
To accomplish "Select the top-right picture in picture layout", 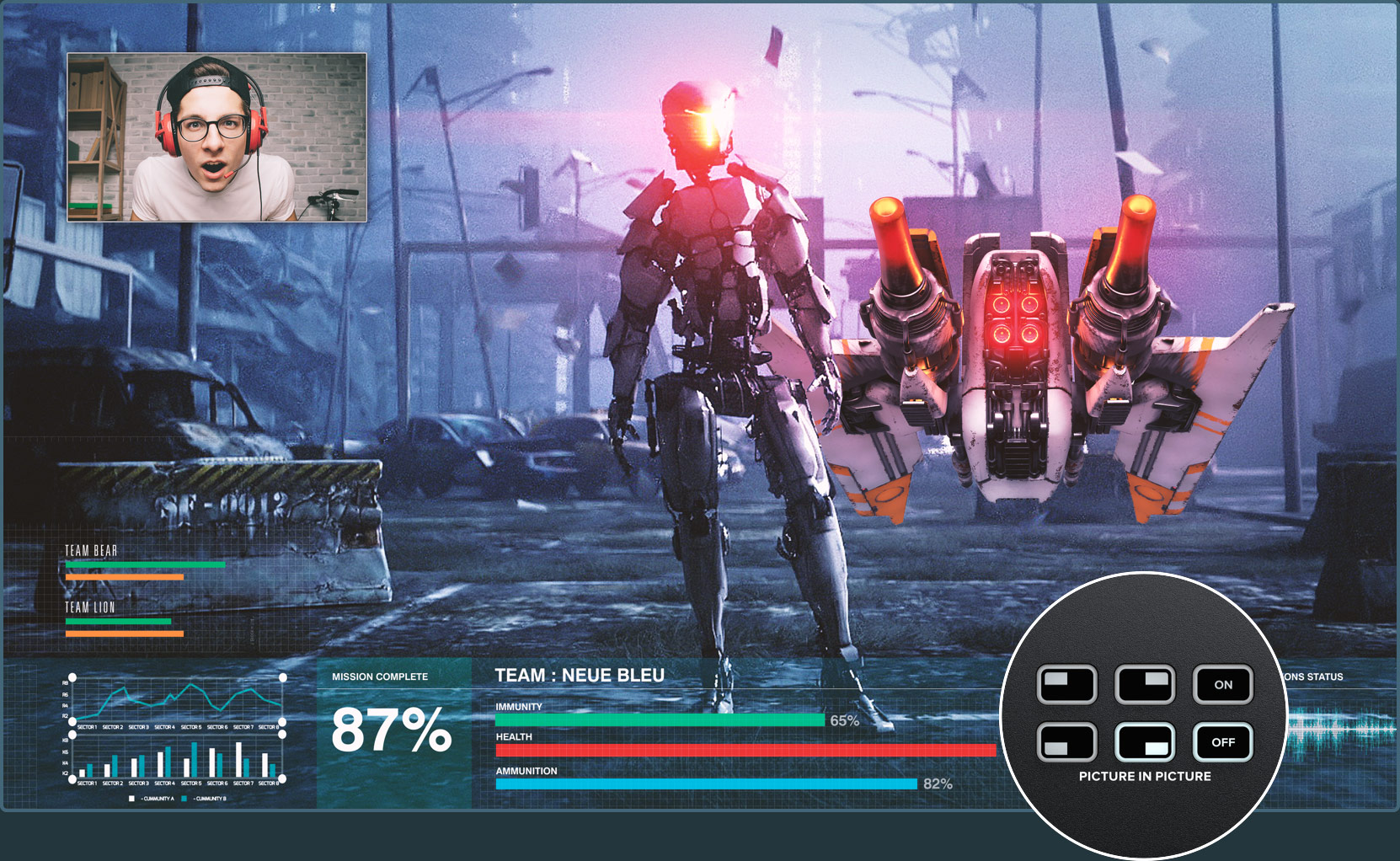I will click(x=1144, y=685).
